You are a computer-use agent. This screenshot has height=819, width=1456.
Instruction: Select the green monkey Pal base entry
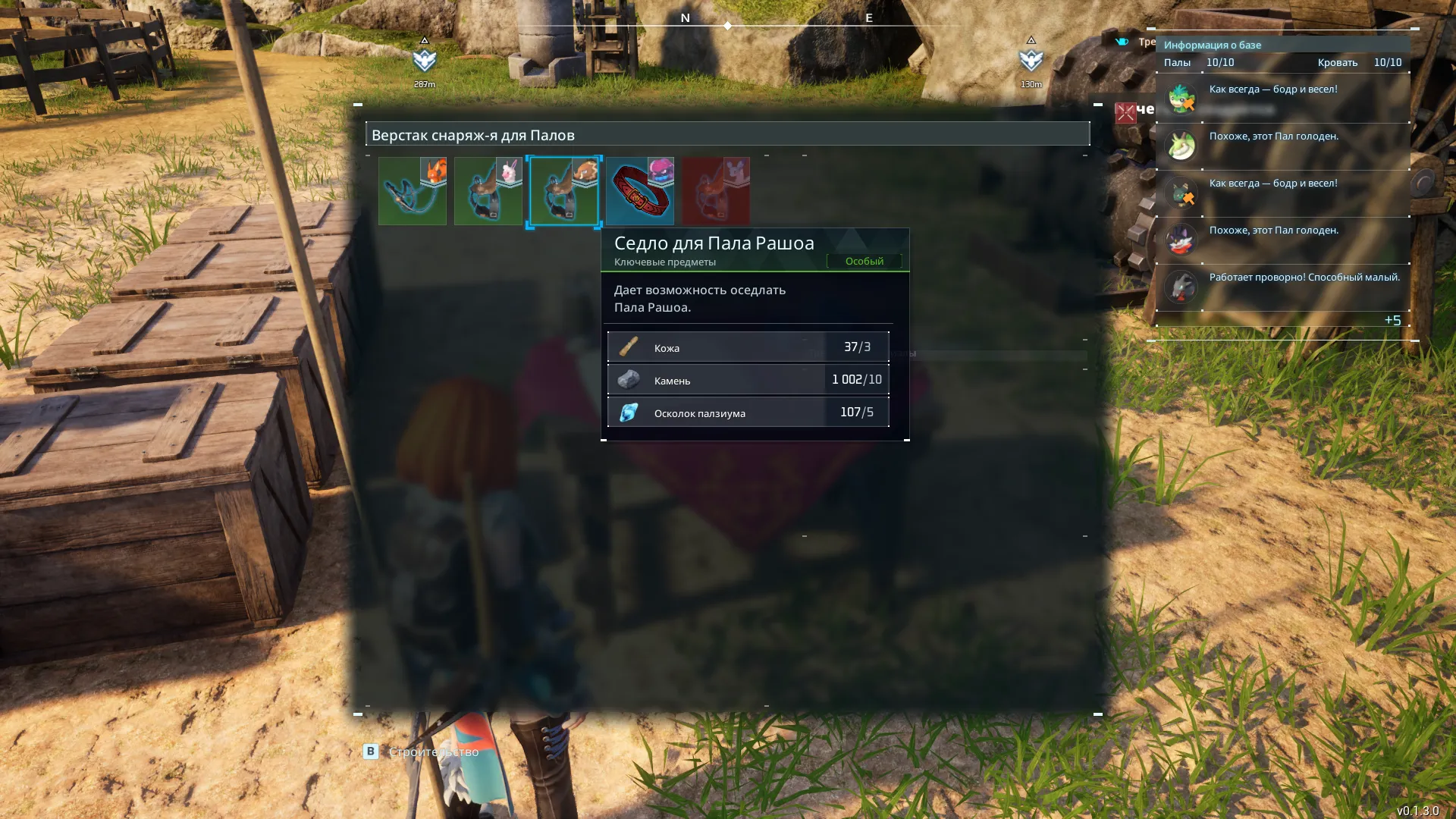1282,99
